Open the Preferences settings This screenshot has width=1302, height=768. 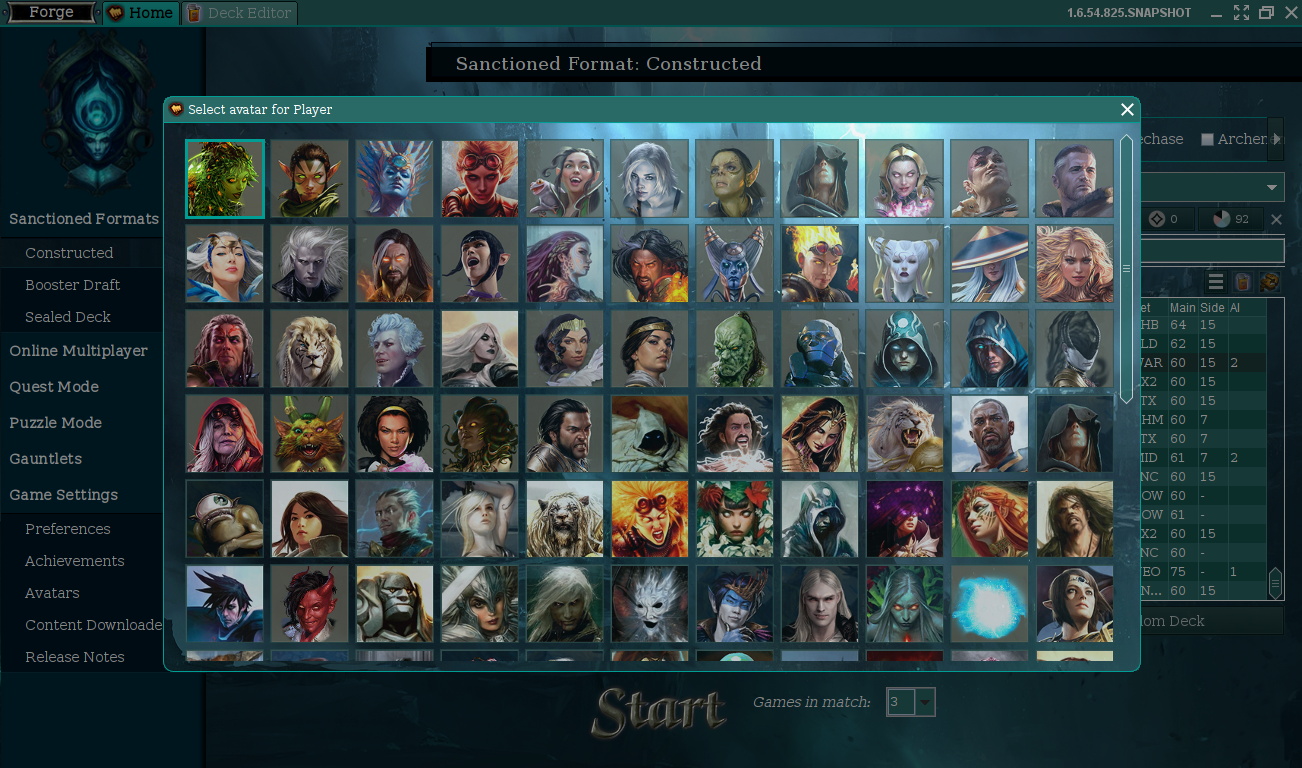click(68, 529)
